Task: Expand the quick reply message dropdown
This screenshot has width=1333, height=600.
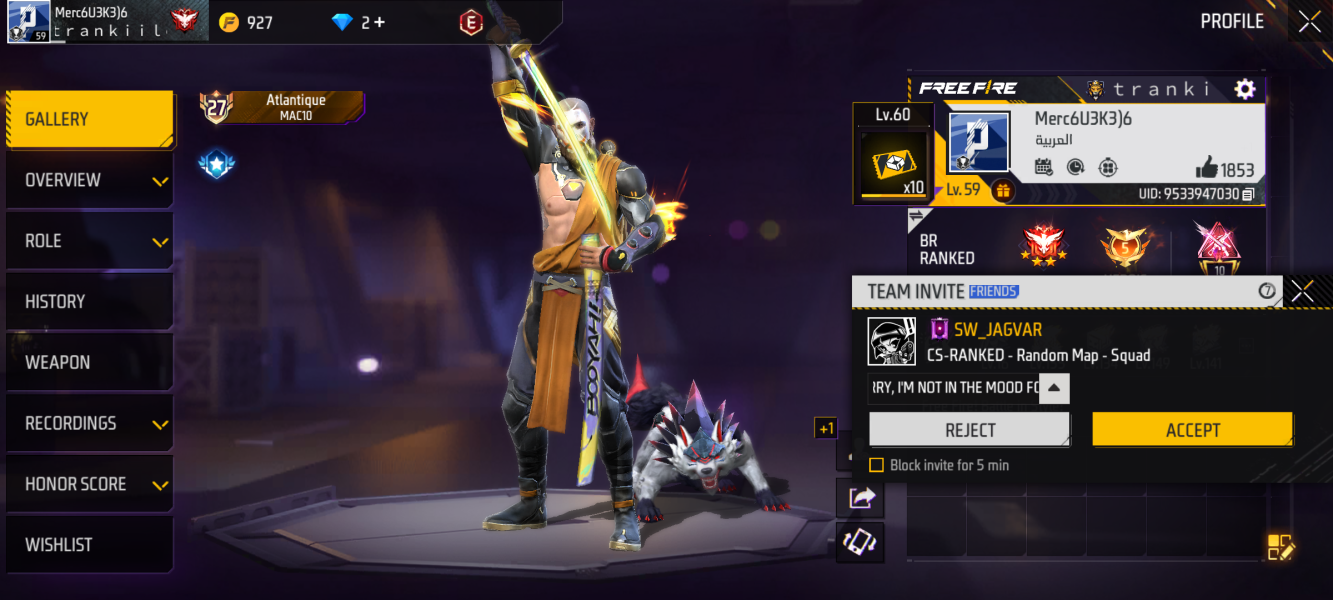Action: [1055, 388]
